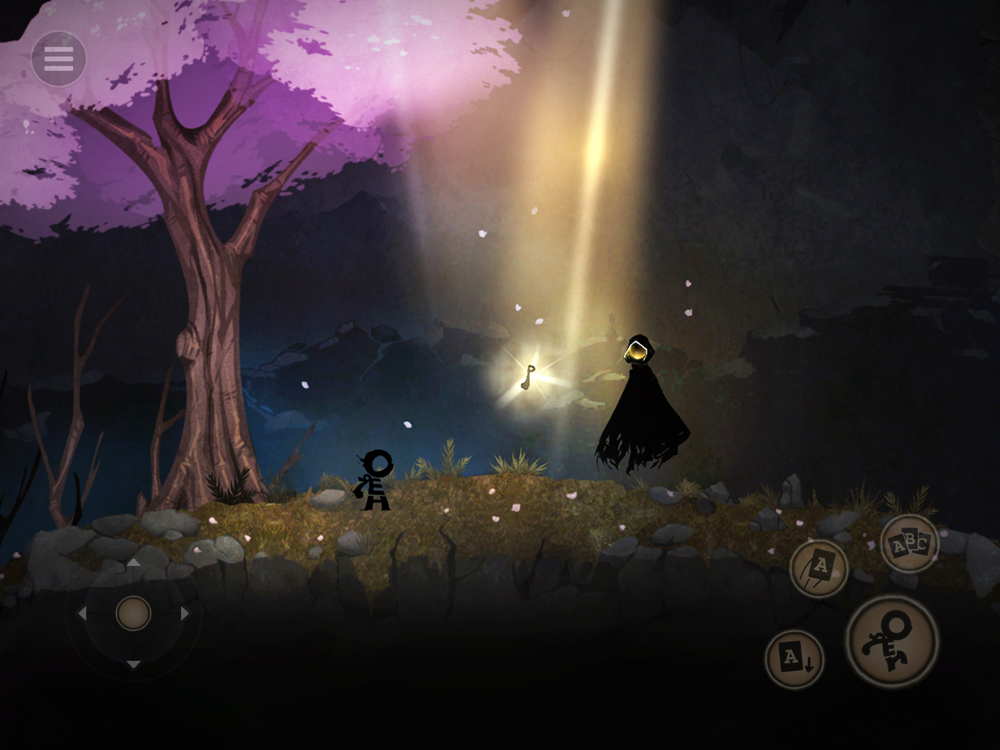Tap the large HERO character jump button
The image size is (1000, 750).
(891, 641)
